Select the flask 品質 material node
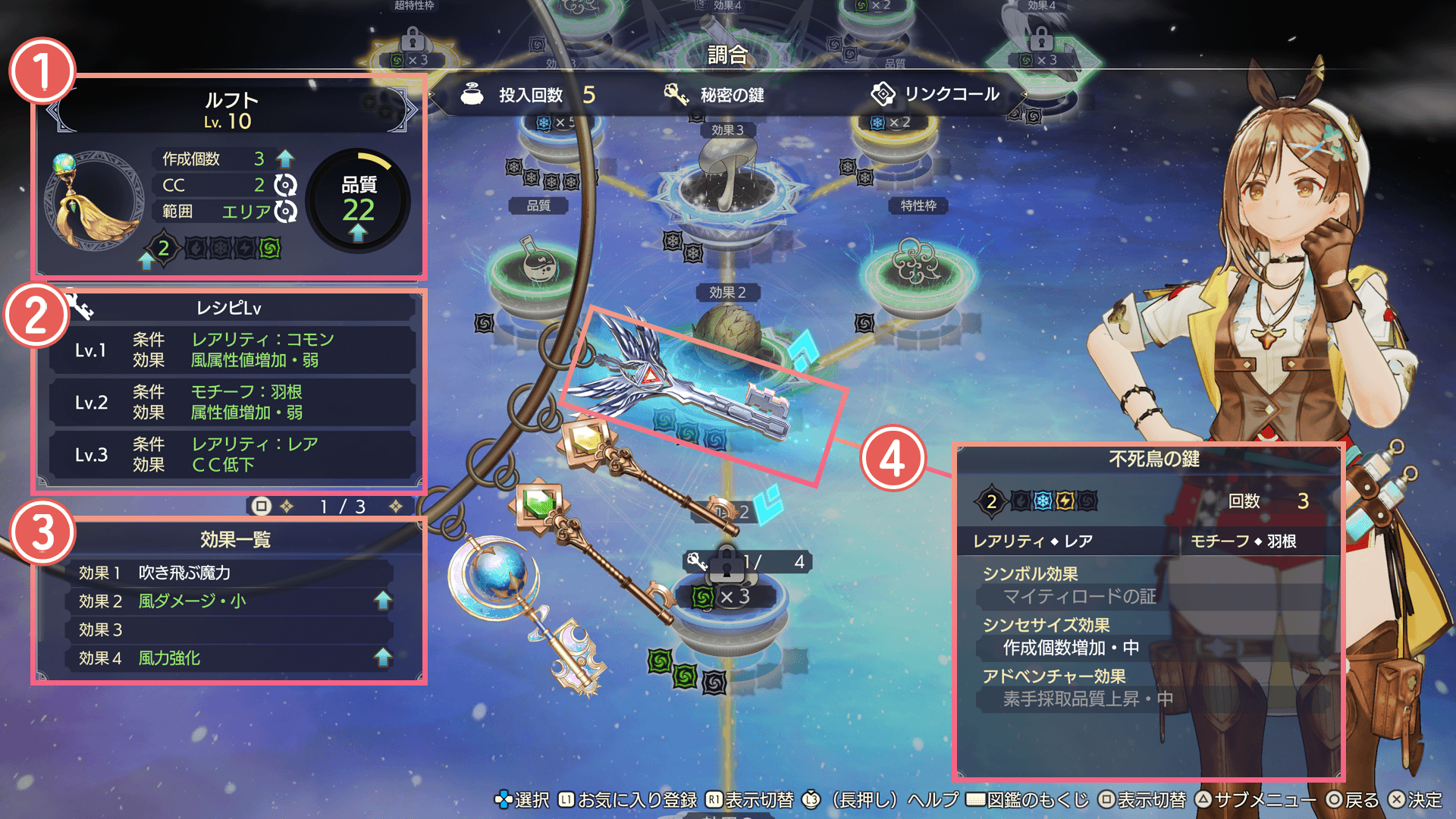 click(539, 265)
